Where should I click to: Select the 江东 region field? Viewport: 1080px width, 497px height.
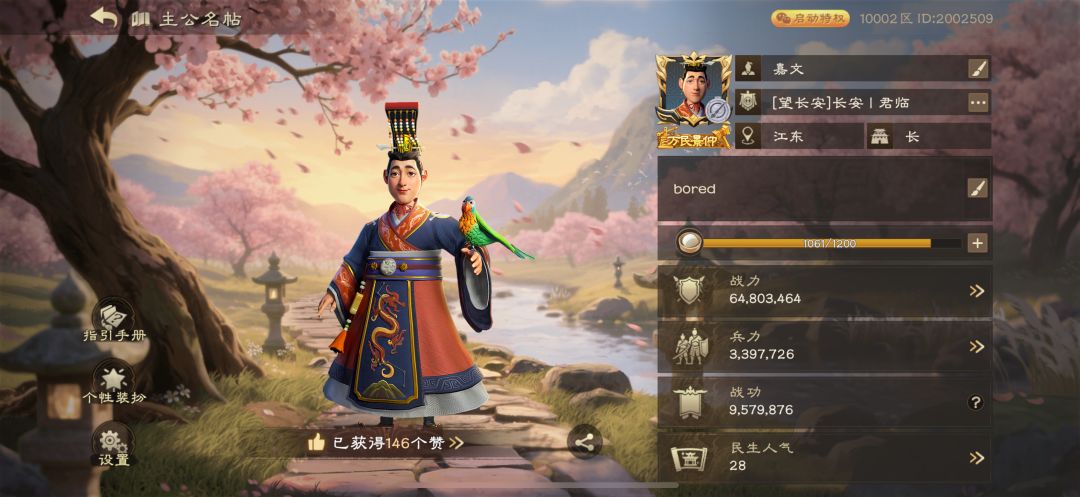coord(800,137)
